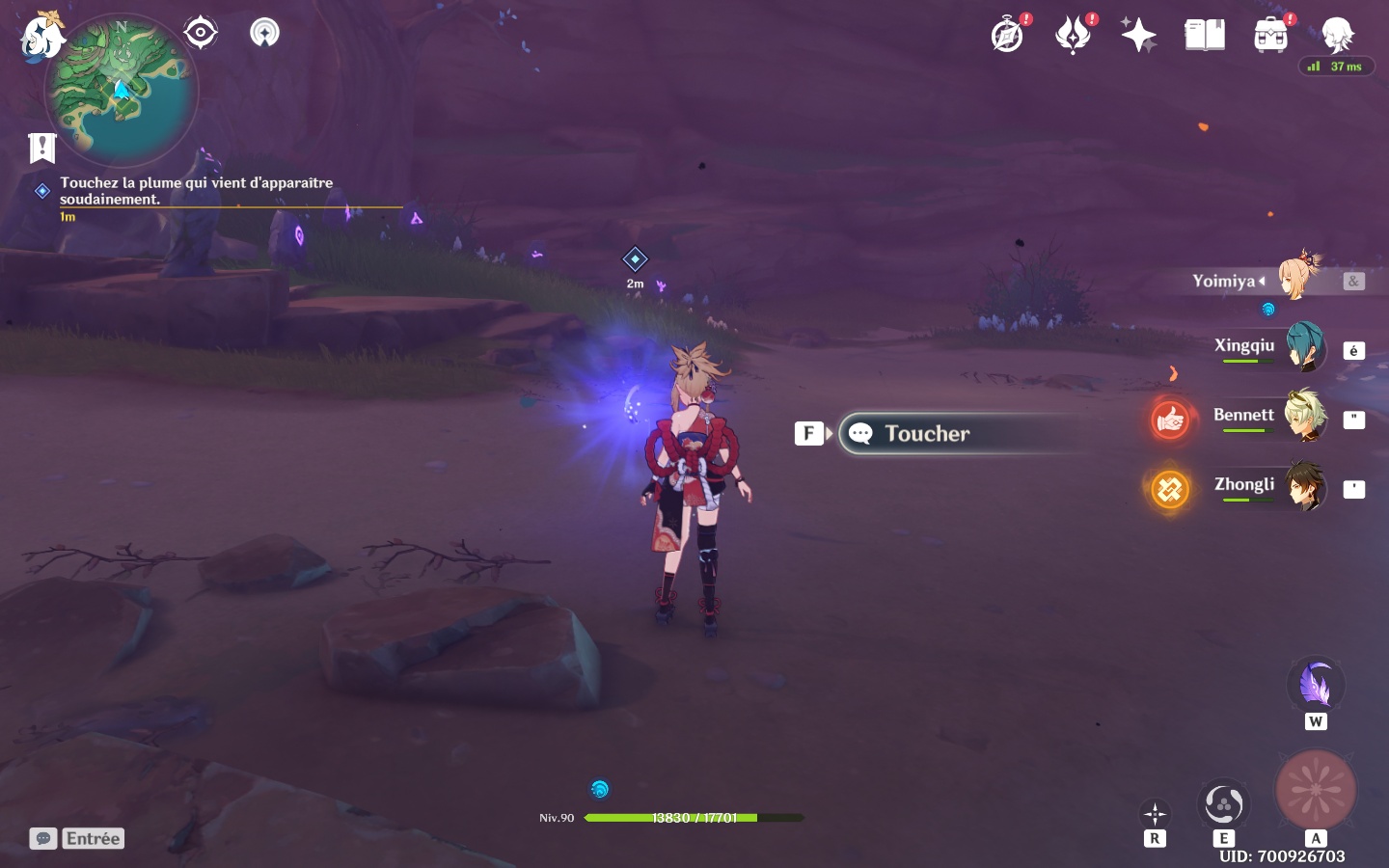Select the tracked quest objective text
This screenshot has width=1389, height=868.
pyautogui.click(x=196, y=190)
